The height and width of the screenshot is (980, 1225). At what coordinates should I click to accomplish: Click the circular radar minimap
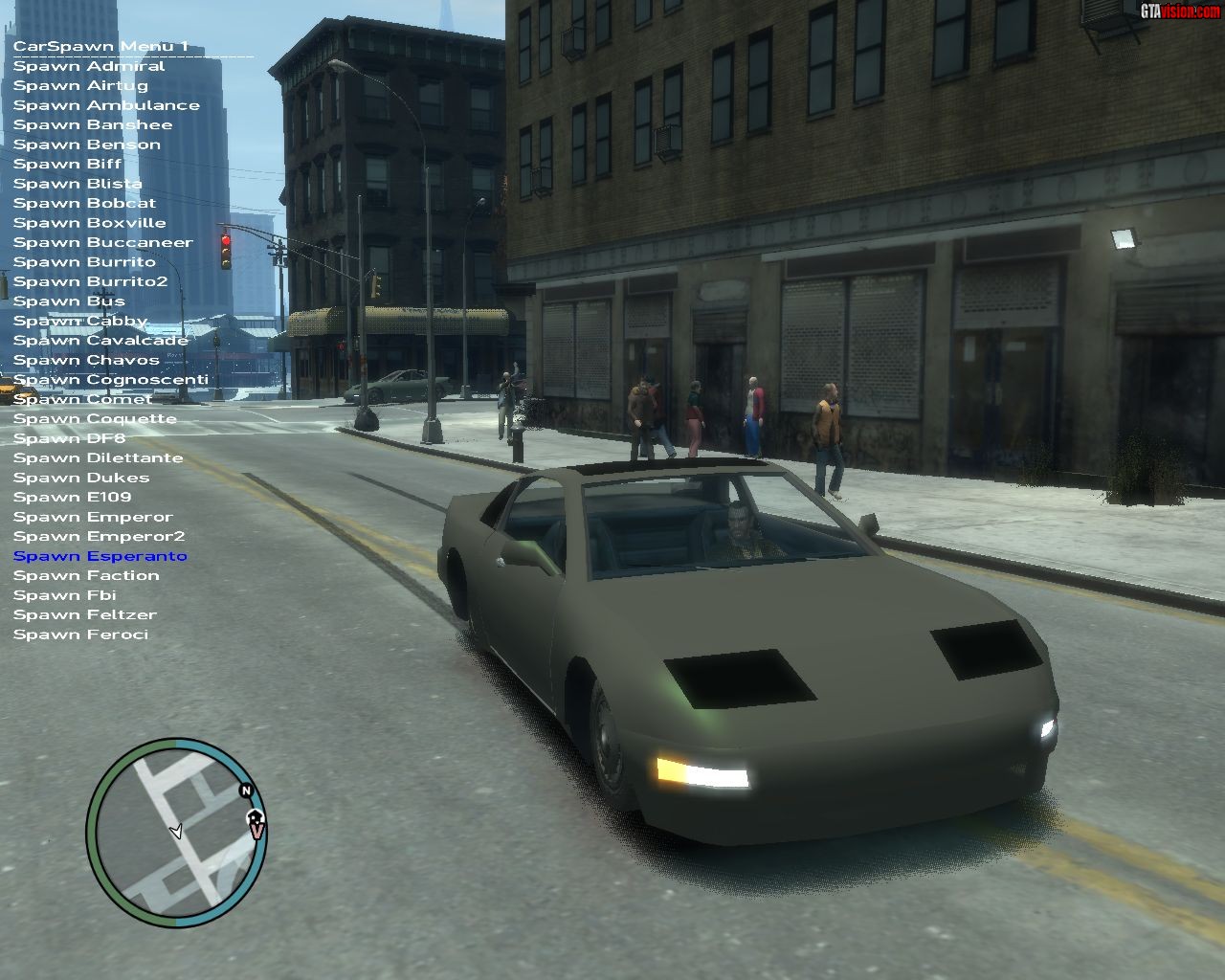pos(175,832)
